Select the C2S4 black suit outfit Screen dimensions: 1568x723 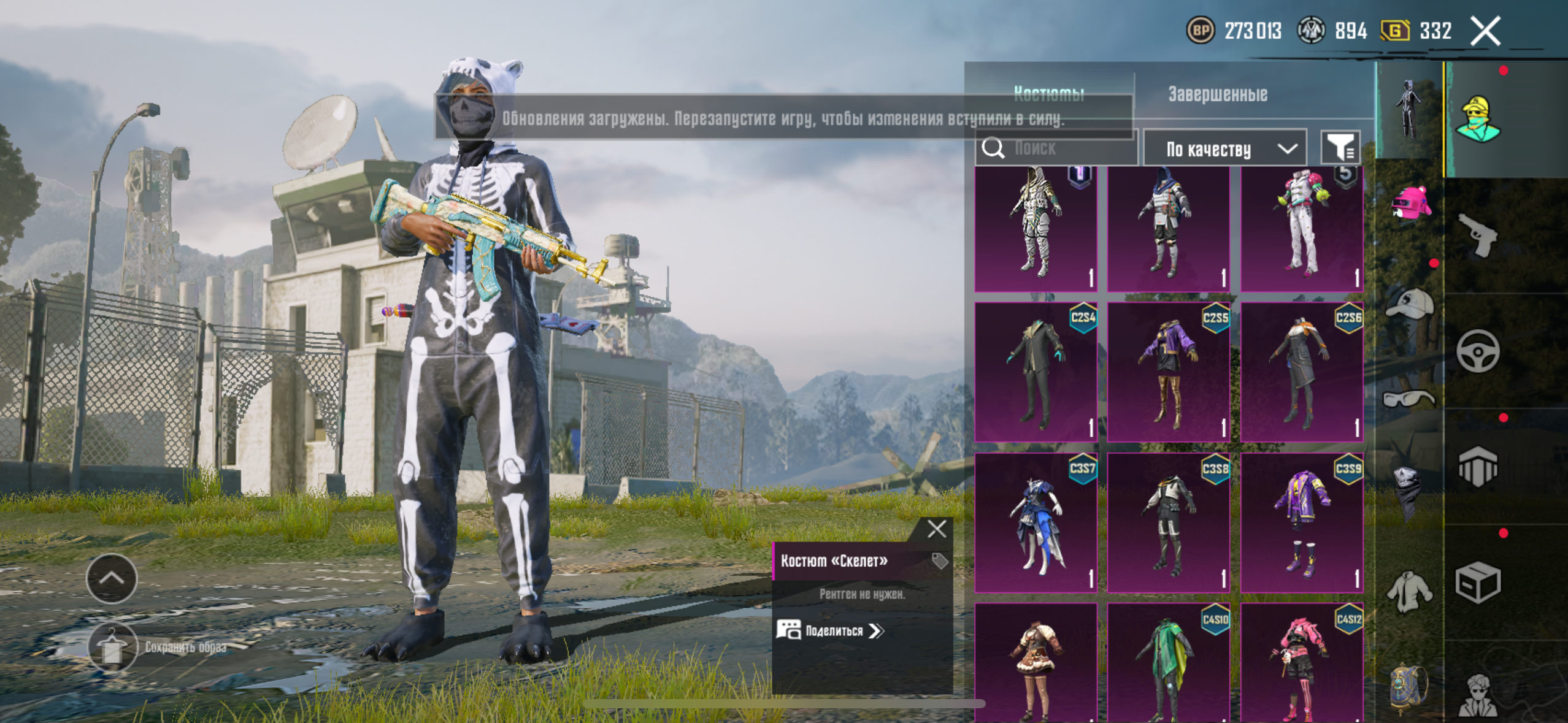coord(1036,371)
